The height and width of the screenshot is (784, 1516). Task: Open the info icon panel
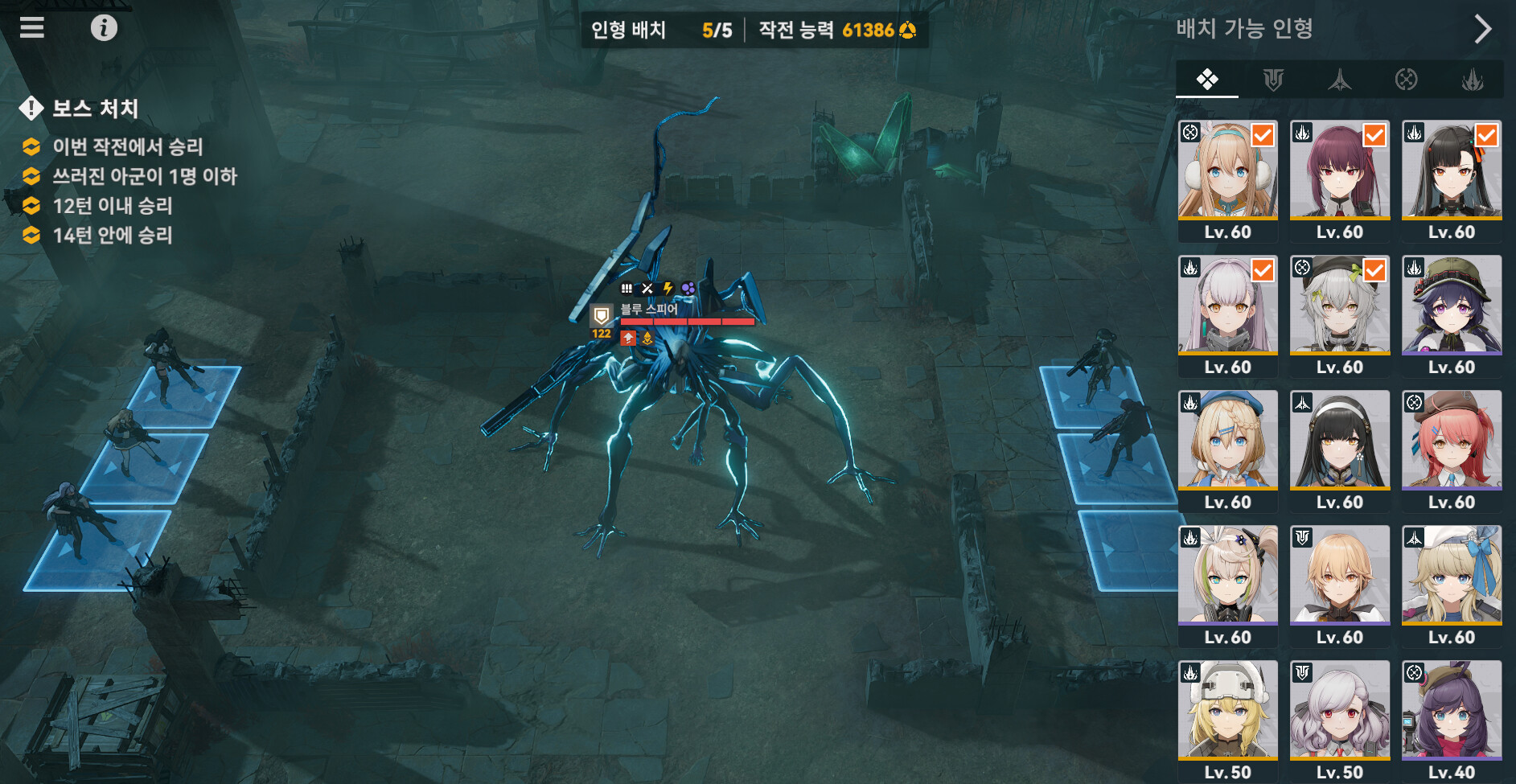pos(104,28)
